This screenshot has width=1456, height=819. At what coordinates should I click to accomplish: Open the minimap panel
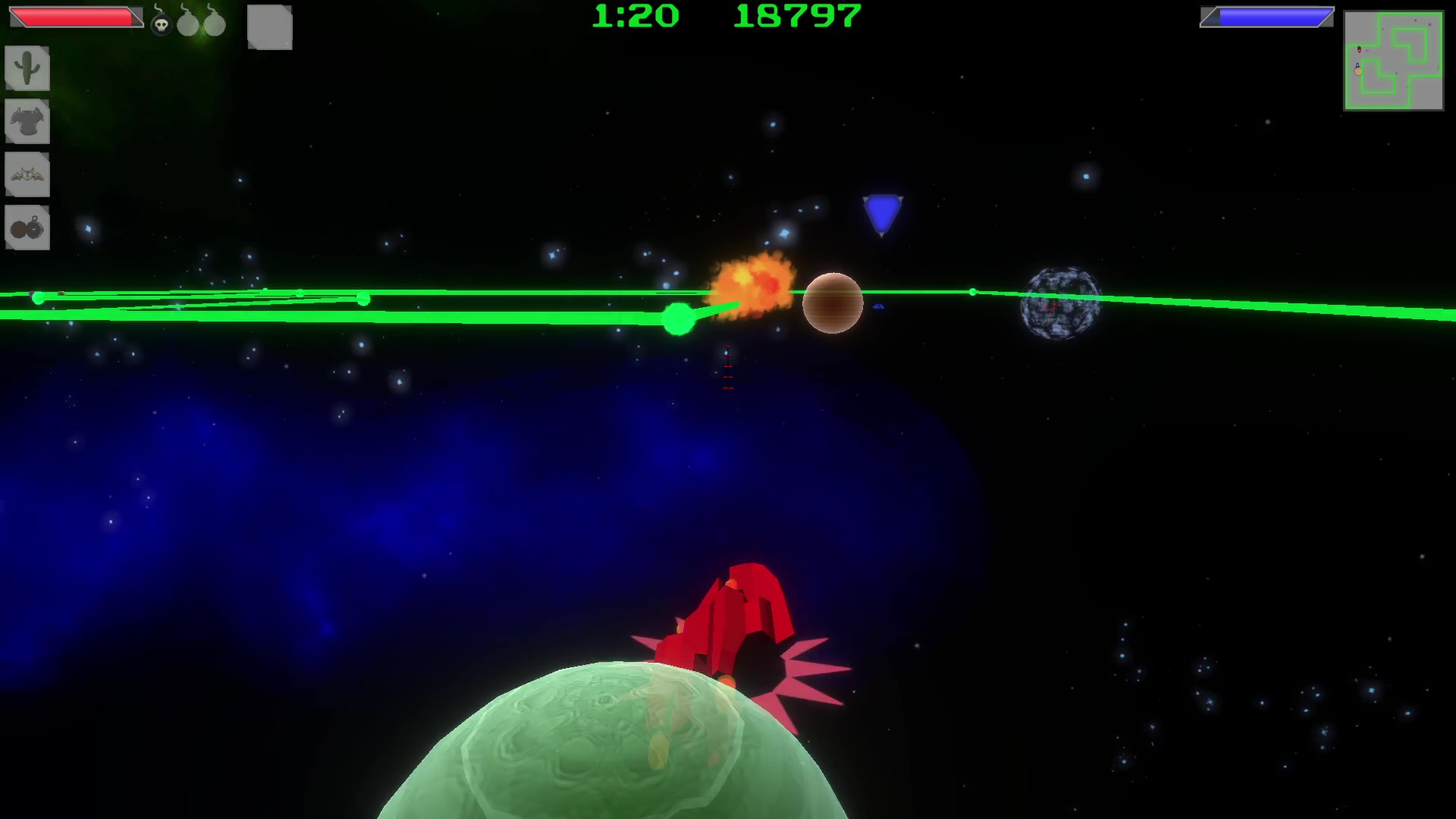[1394, 59]
